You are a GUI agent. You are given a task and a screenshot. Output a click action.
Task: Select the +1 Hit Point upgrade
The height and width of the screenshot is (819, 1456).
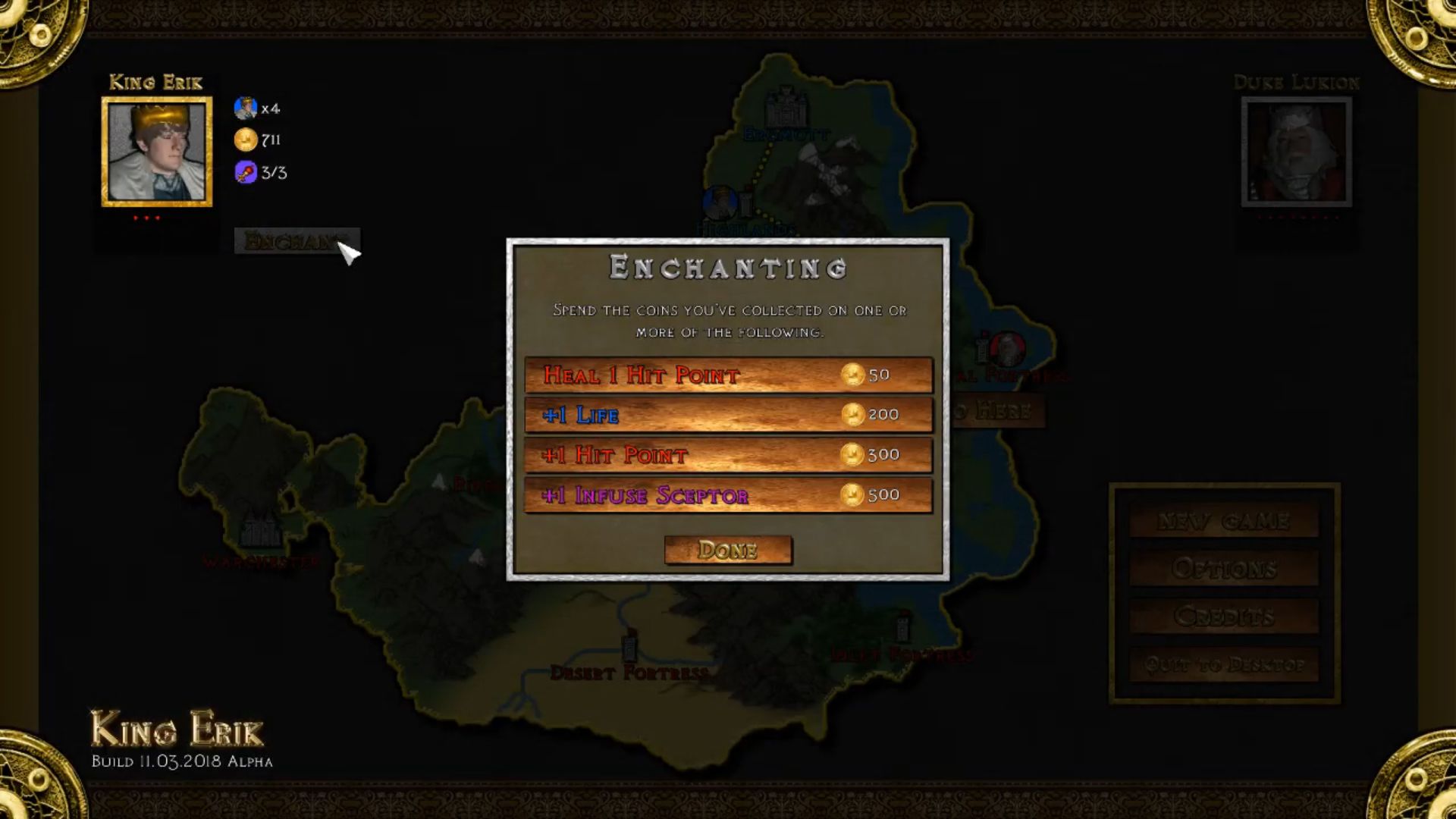[728, 455]
